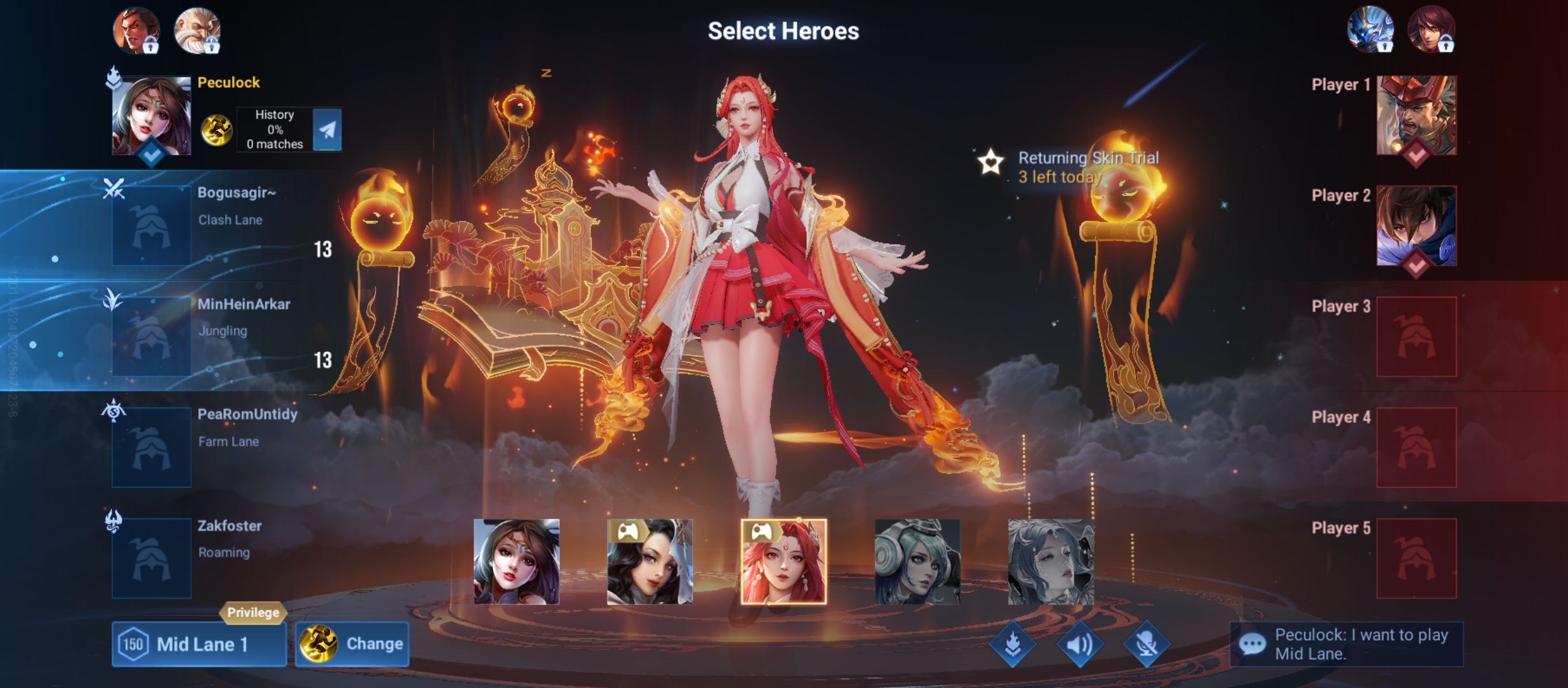Open the chat message box

pos(1346,644)
